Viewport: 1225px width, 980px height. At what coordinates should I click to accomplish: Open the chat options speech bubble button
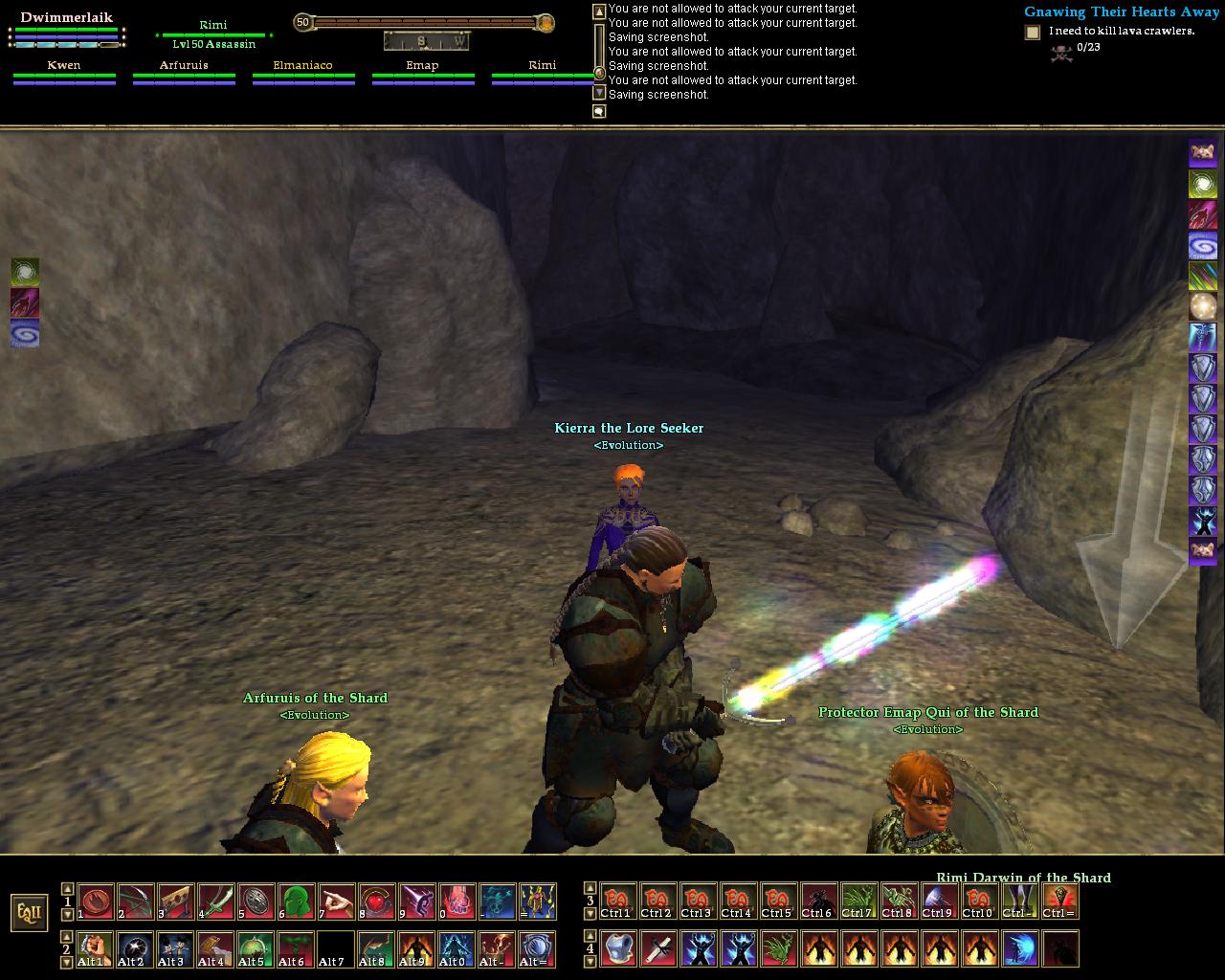599,111
